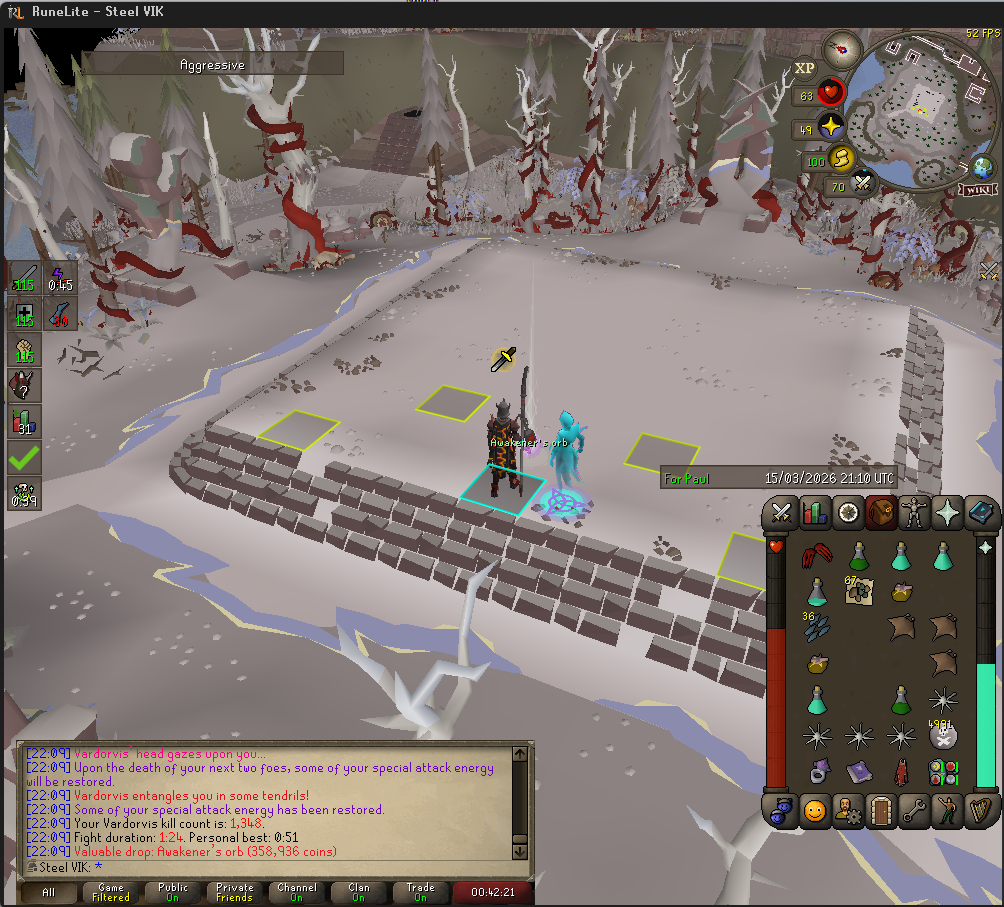Select the Game chat filter tab

[x=111, y=892]
